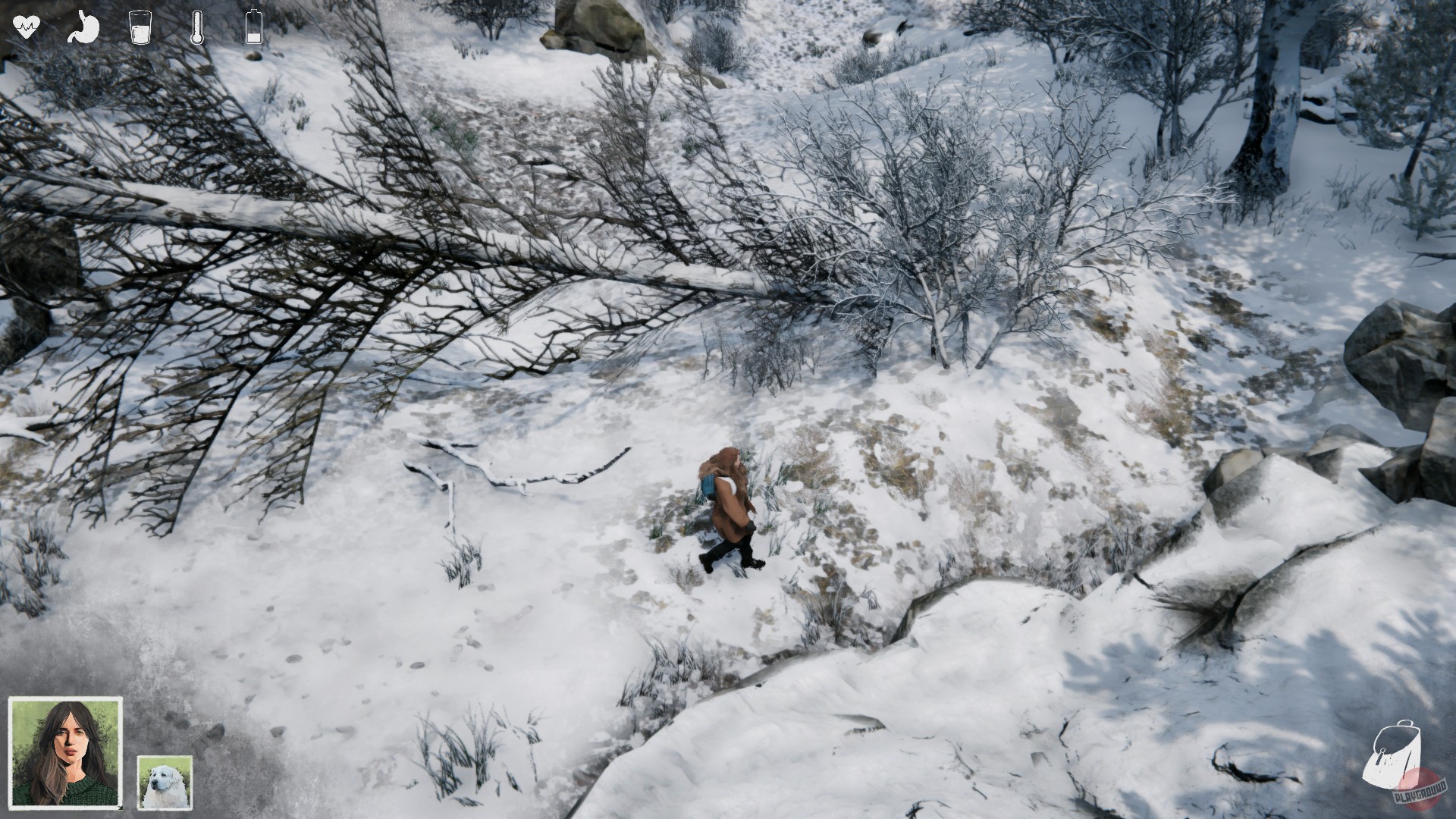The width and height of the screenshot is (1456, 819).
Task: Select the white dog companion portrait
Action: coord(165,783)
